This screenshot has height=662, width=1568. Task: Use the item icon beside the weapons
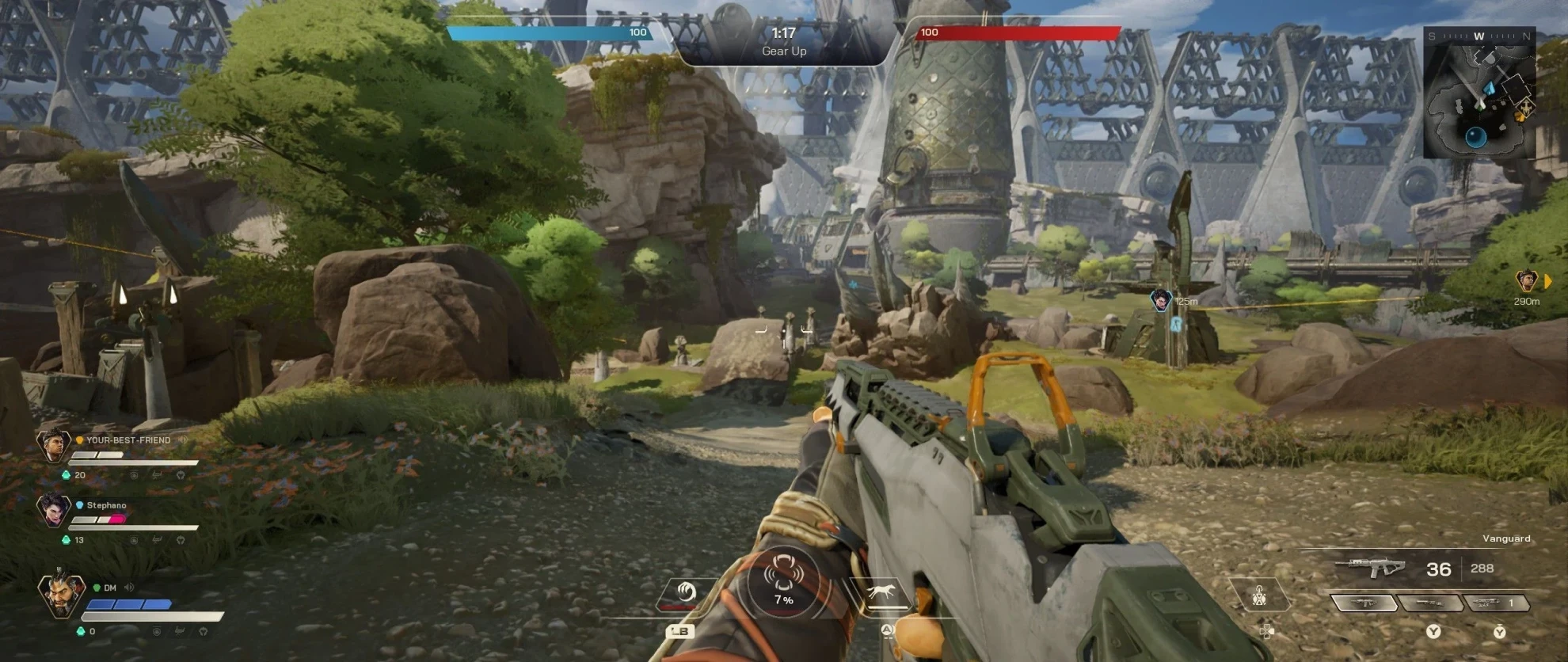[x=1259, y=595]
